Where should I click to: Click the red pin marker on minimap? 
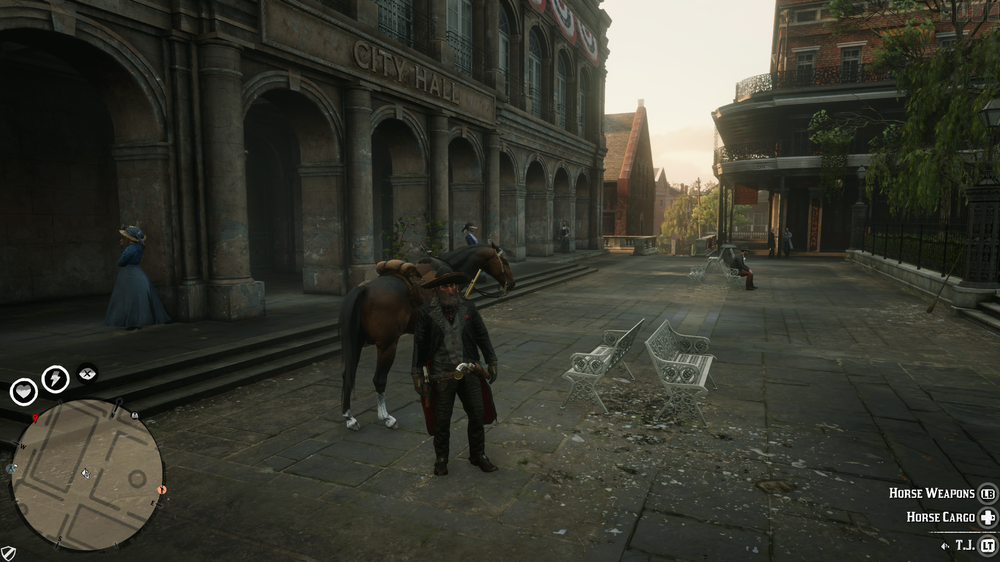(35, 417)
